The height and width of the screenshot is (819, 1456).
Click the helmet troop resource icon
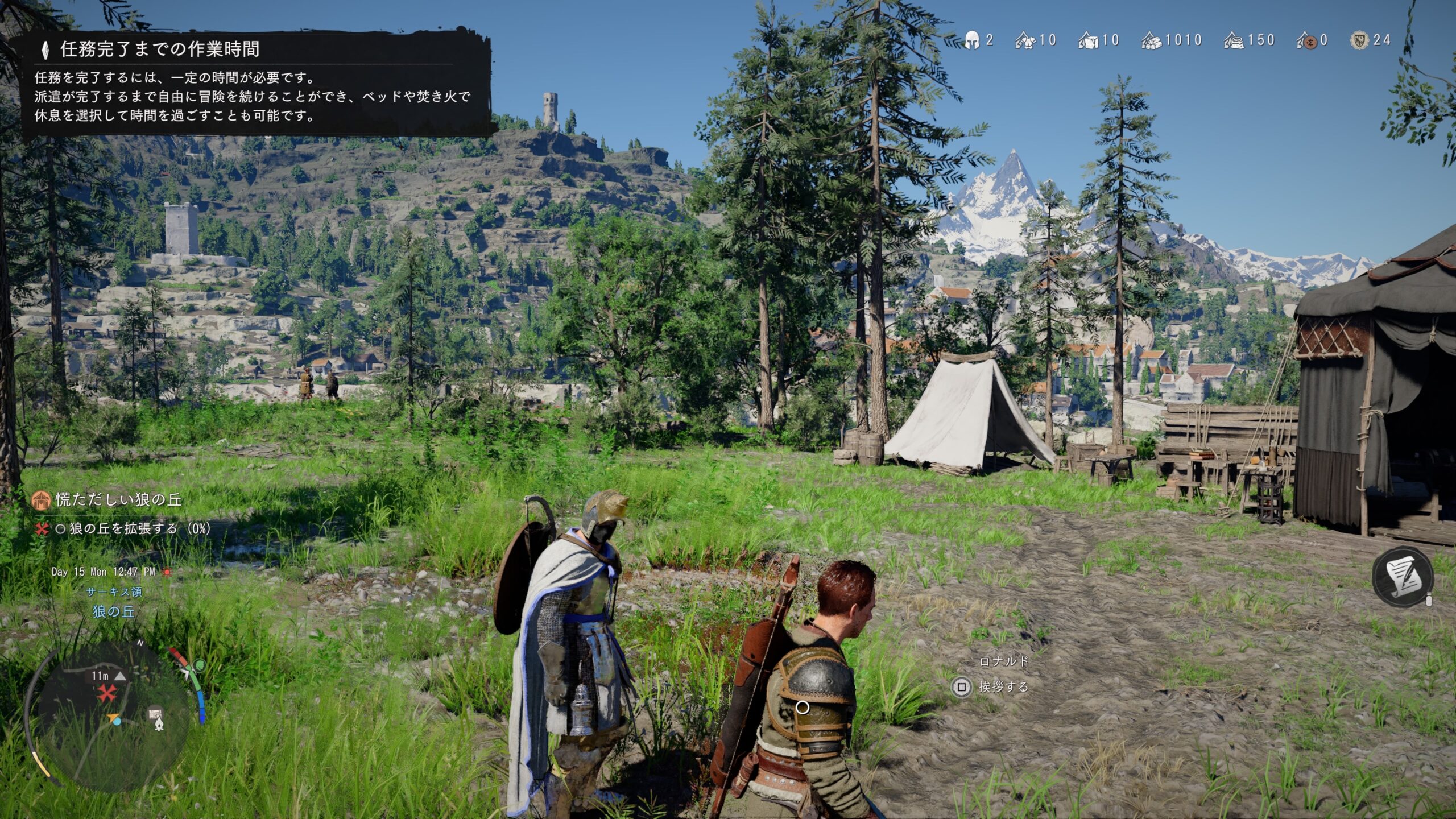[x=972, y=40]
